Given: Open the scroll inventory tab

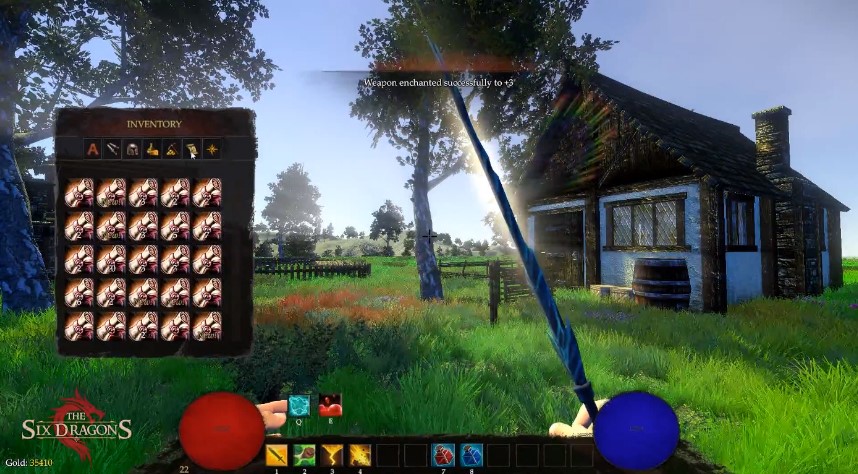Looking at the screenshot, I should point(192,150).
